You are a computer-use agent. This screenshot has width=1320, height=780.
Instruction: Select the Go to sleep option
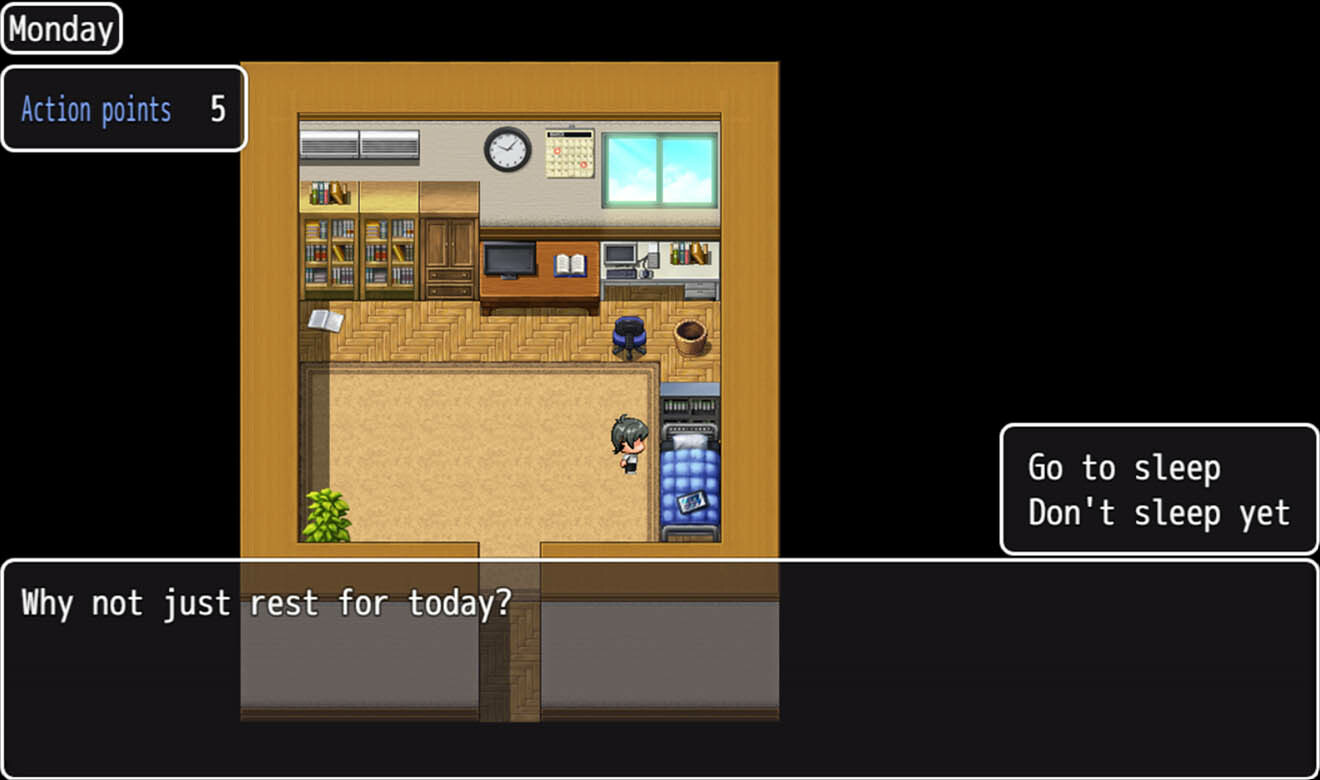click(1124, 466)
